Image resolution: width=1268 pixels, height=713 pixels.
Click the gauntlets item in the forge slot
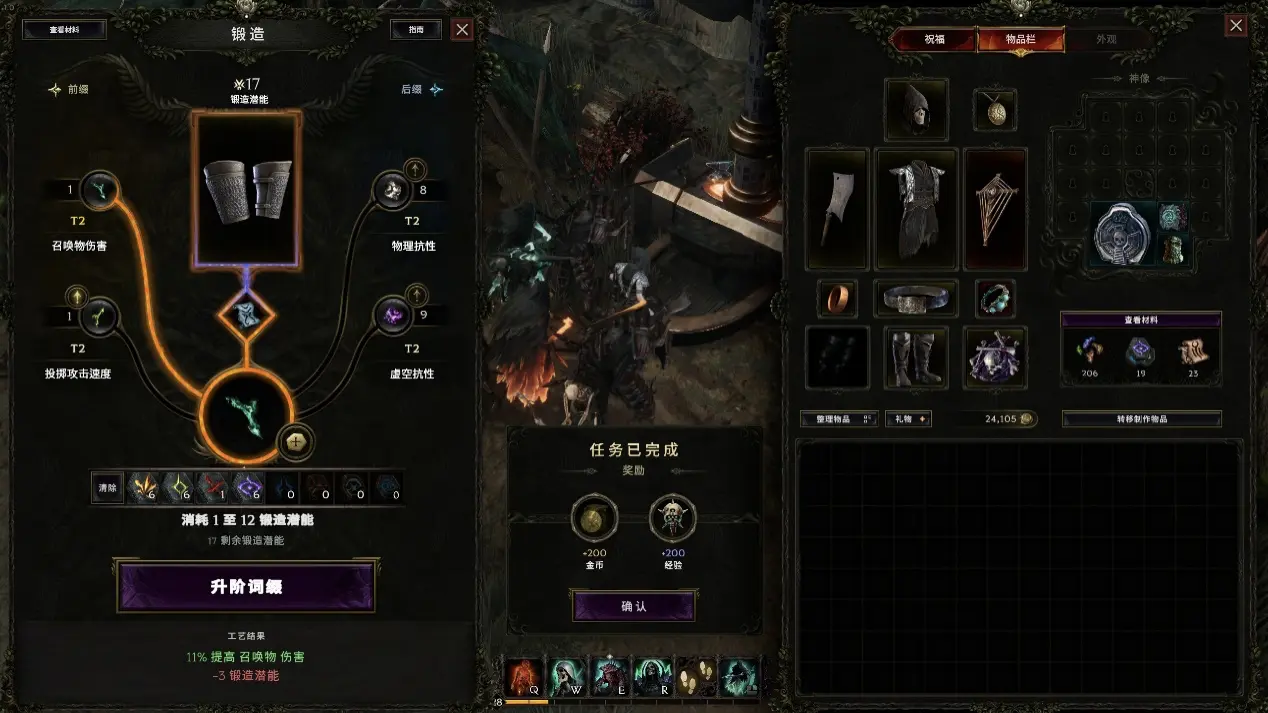246,188
